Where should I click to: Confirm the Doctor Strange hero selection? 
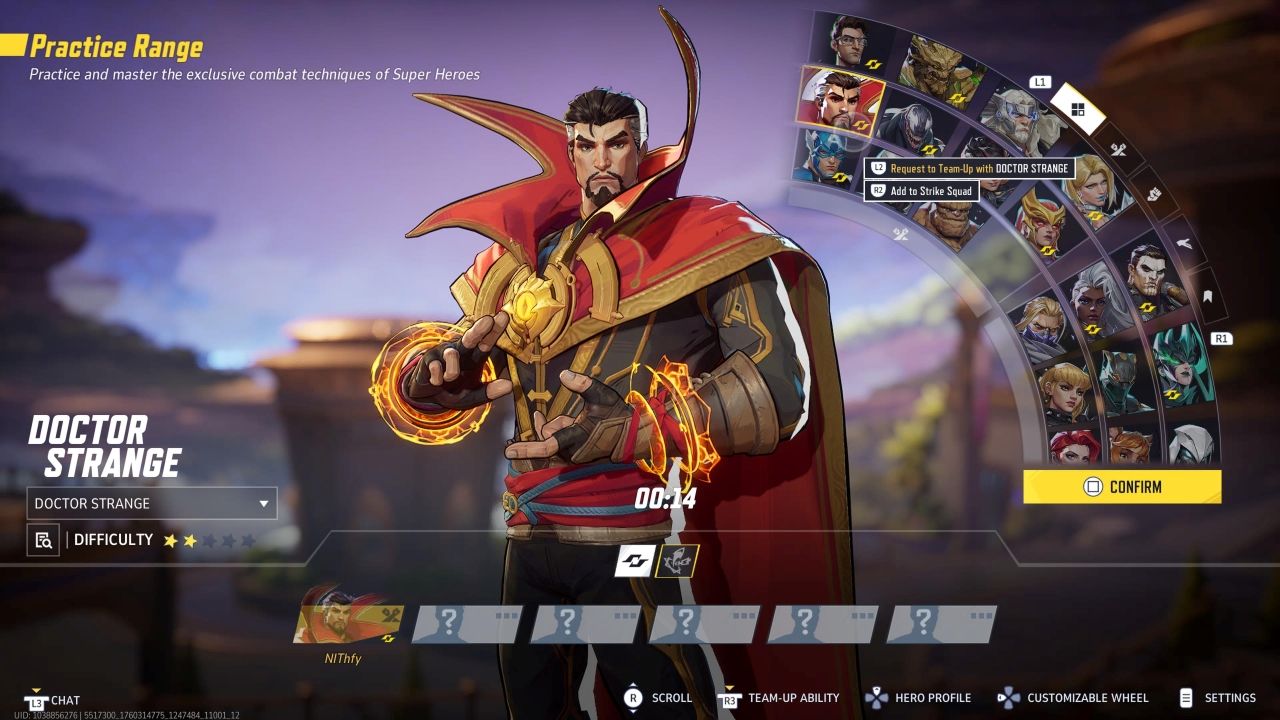[x=1121, y=487]
